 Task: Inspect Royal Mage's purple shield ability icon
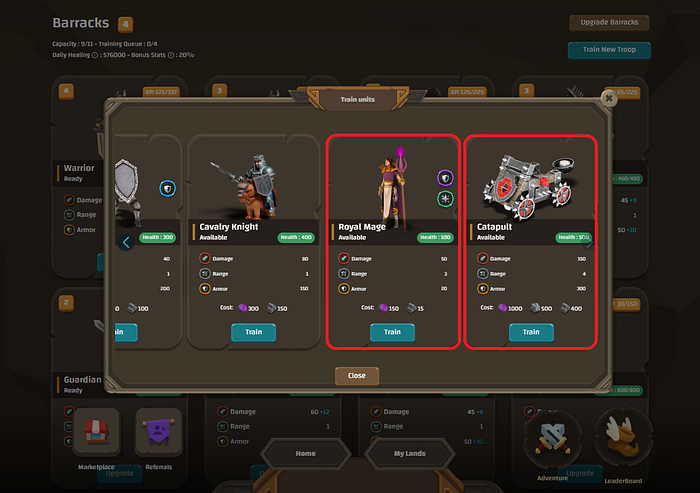(445, 177)
